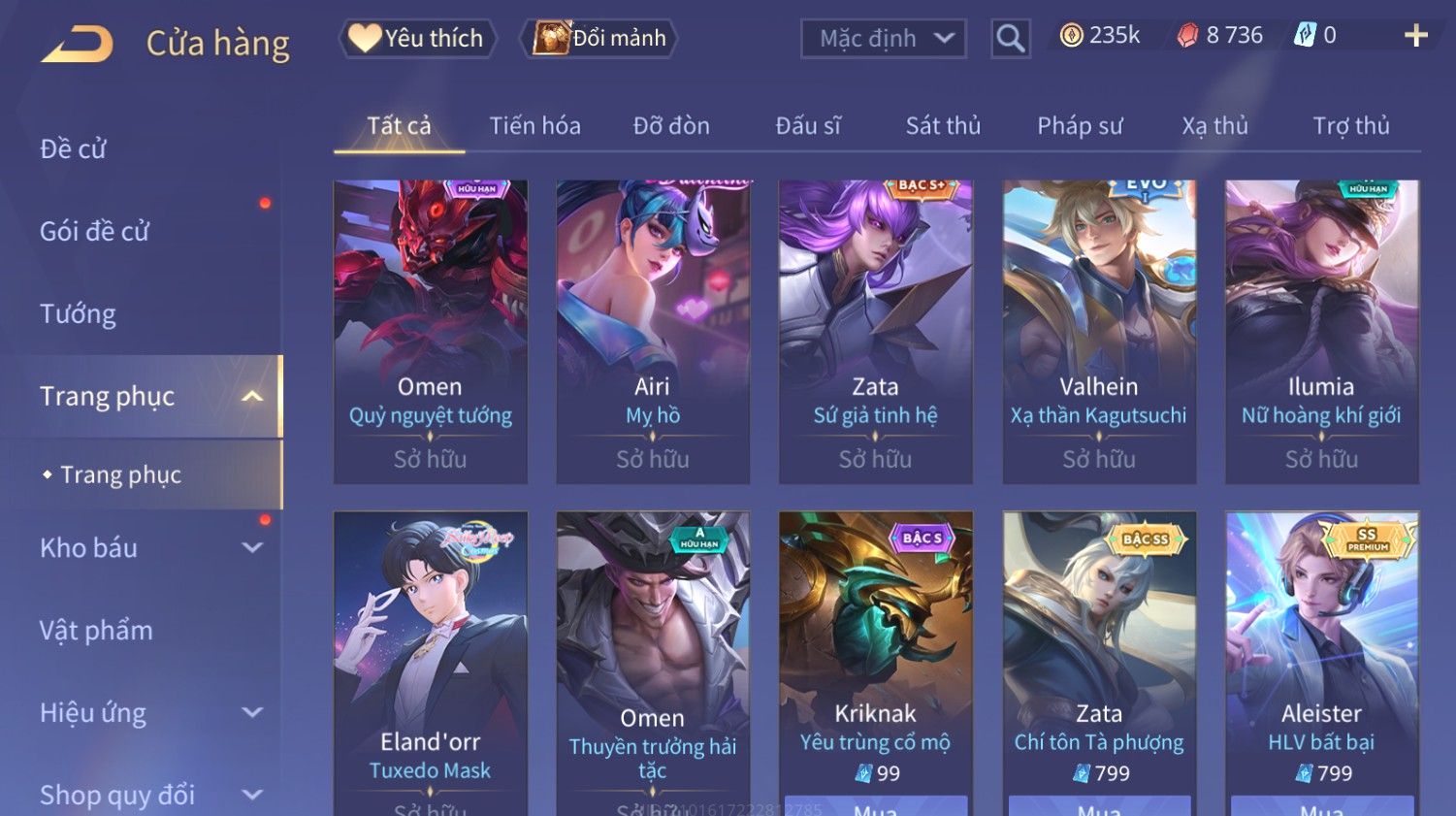The width and height of the screenshot is (1456, 816).
Task: Show the Sát thủ skins tab
Action: tap(943, 125)
